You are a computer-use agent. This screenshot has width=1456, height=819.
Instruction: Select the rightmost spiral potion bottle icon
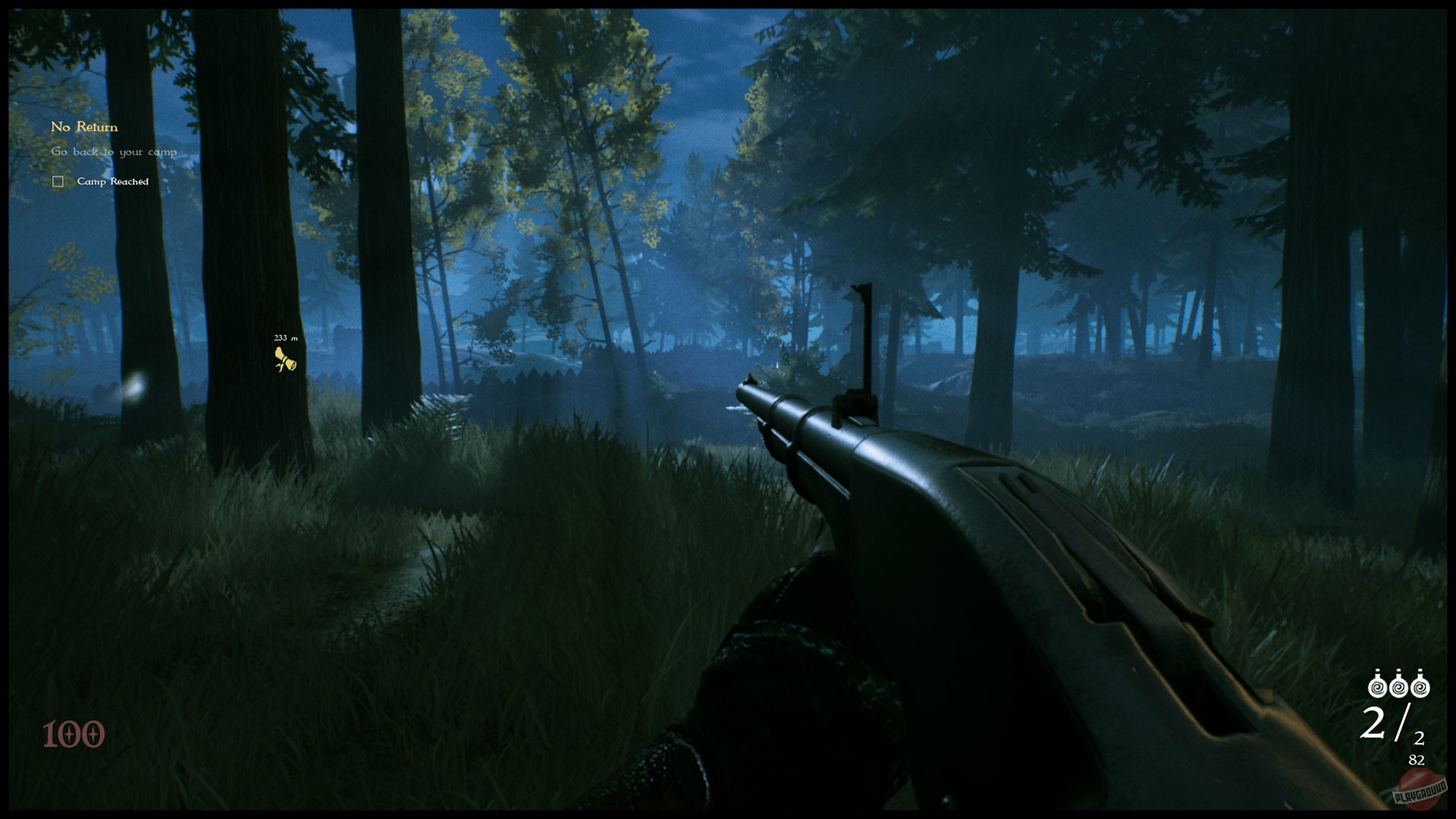(1421, 687)
